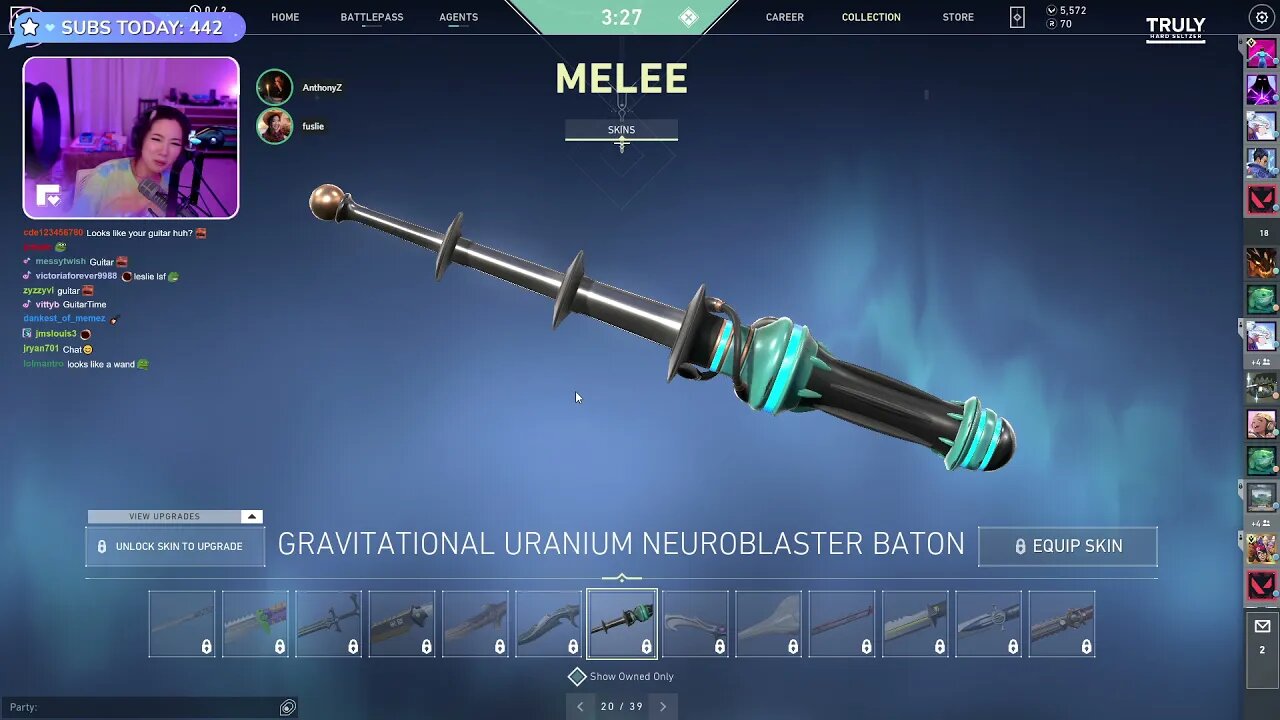Screen dimensions: 1280x720
Task: Visit the Store tab
Action: point(958,17)
